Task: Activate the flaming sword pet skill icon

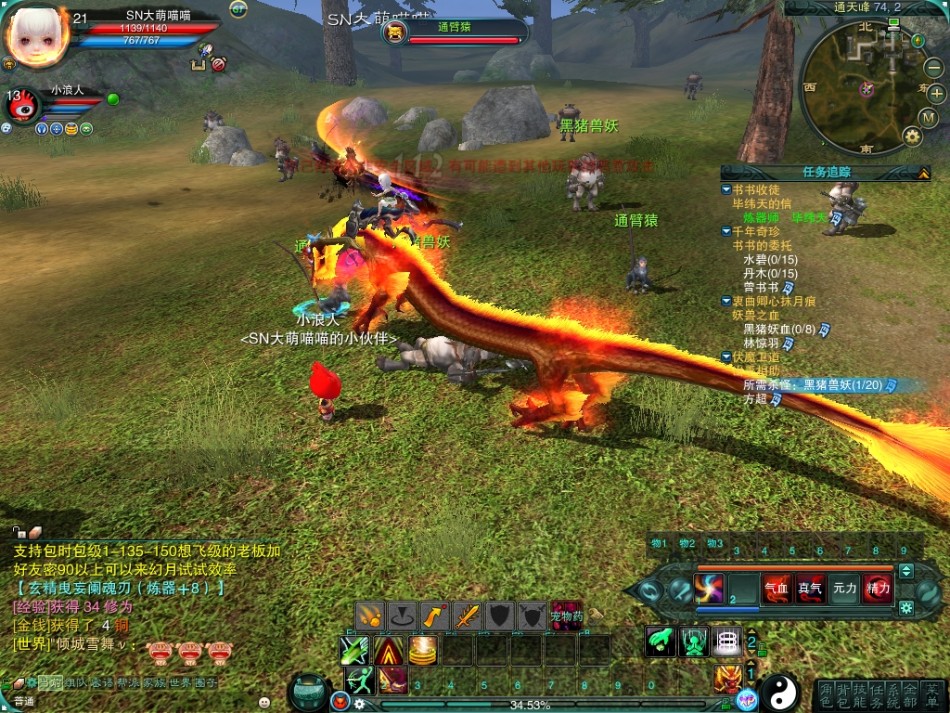Action: click(x=468, y=616)
